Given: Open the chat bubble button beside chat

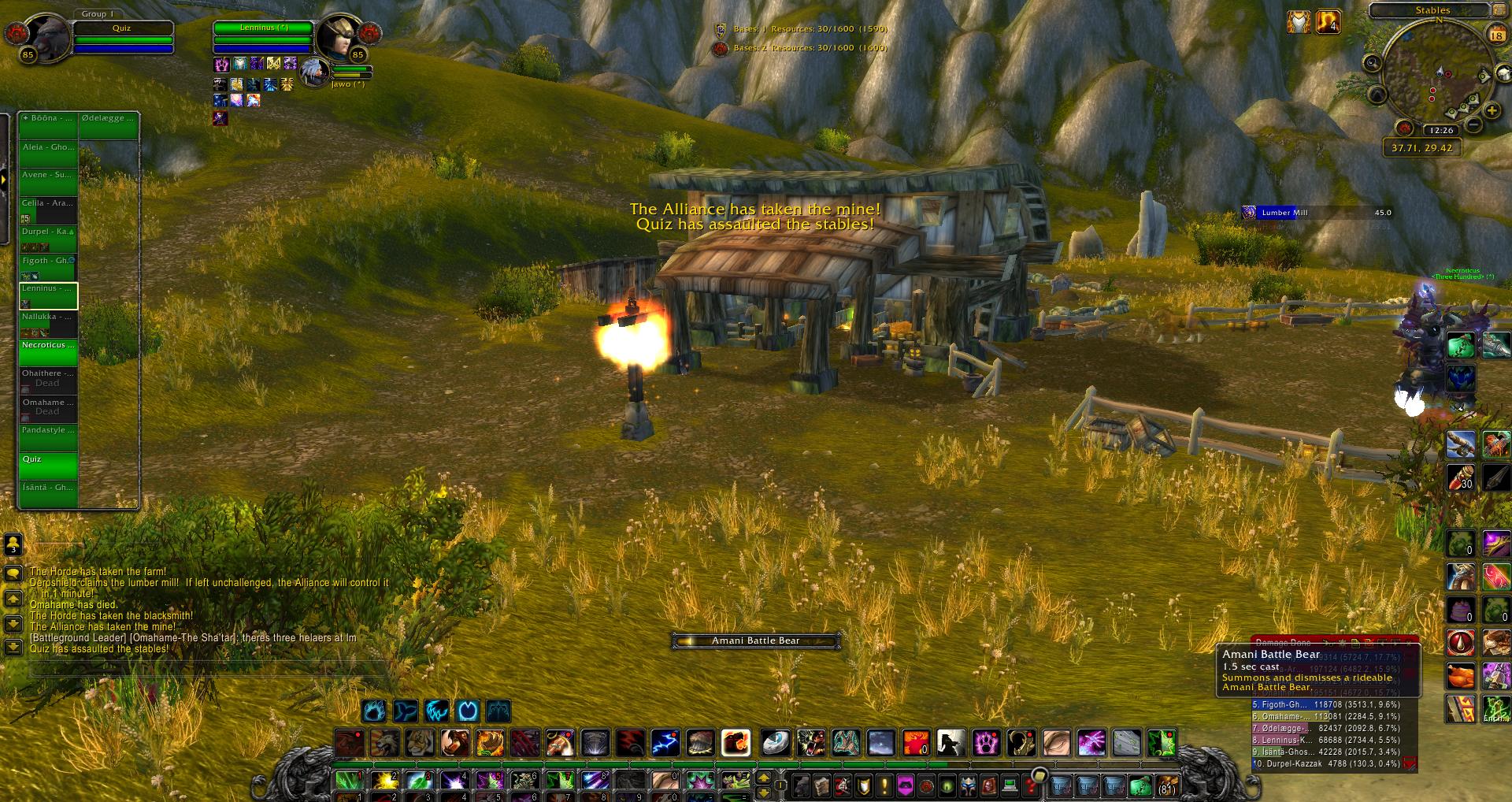Looking at the screenshot, I should coord(13,574).
